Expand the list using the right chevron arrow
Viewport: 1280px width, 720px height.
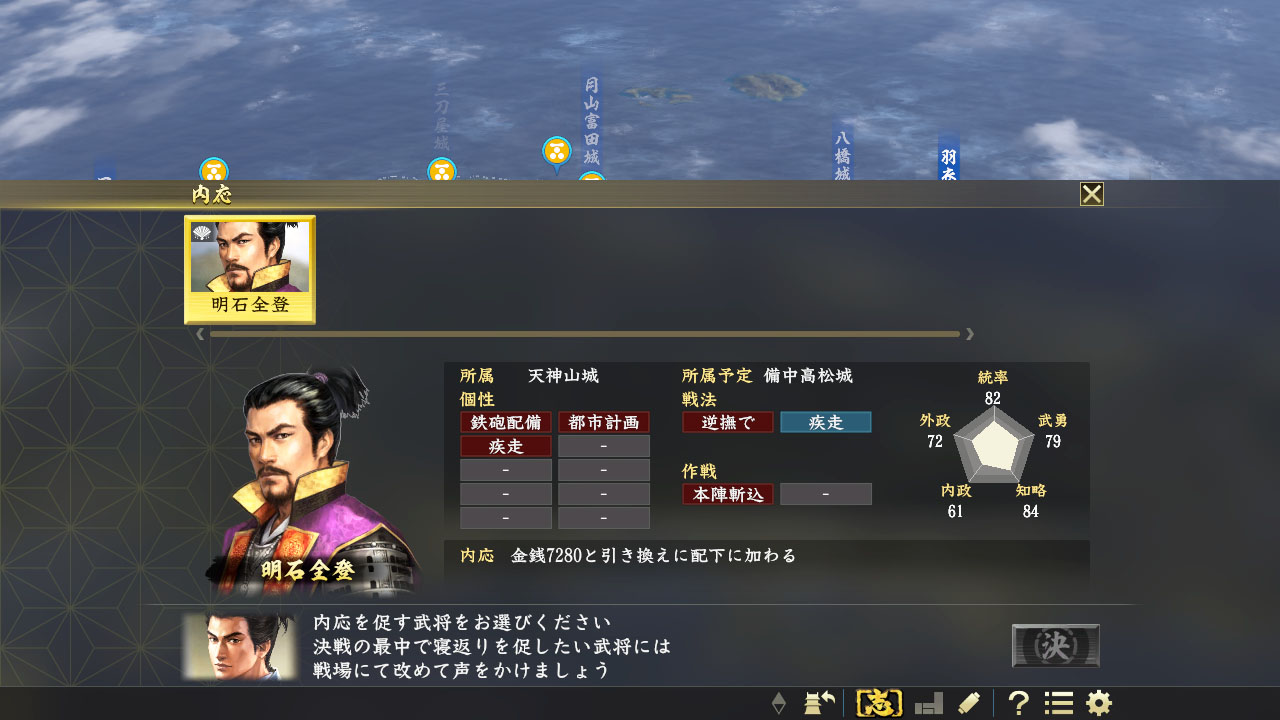point(968,334)
